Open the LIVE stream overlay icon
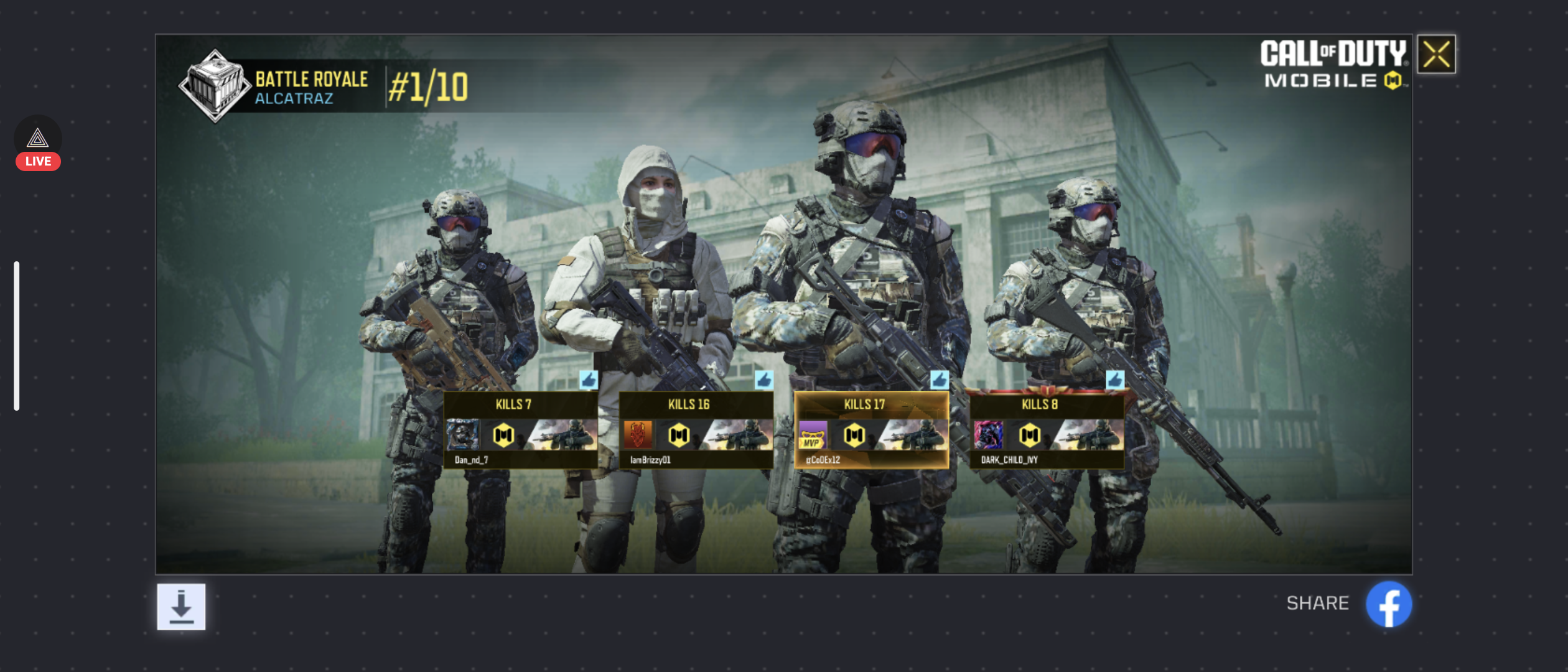 [x=38, y=143]
